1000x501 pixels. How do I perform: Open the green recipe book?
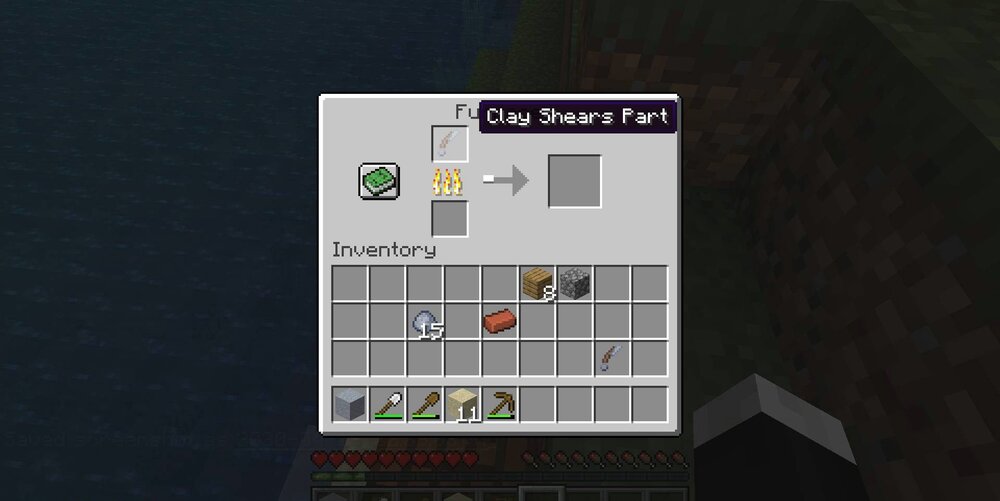point(379,180)
